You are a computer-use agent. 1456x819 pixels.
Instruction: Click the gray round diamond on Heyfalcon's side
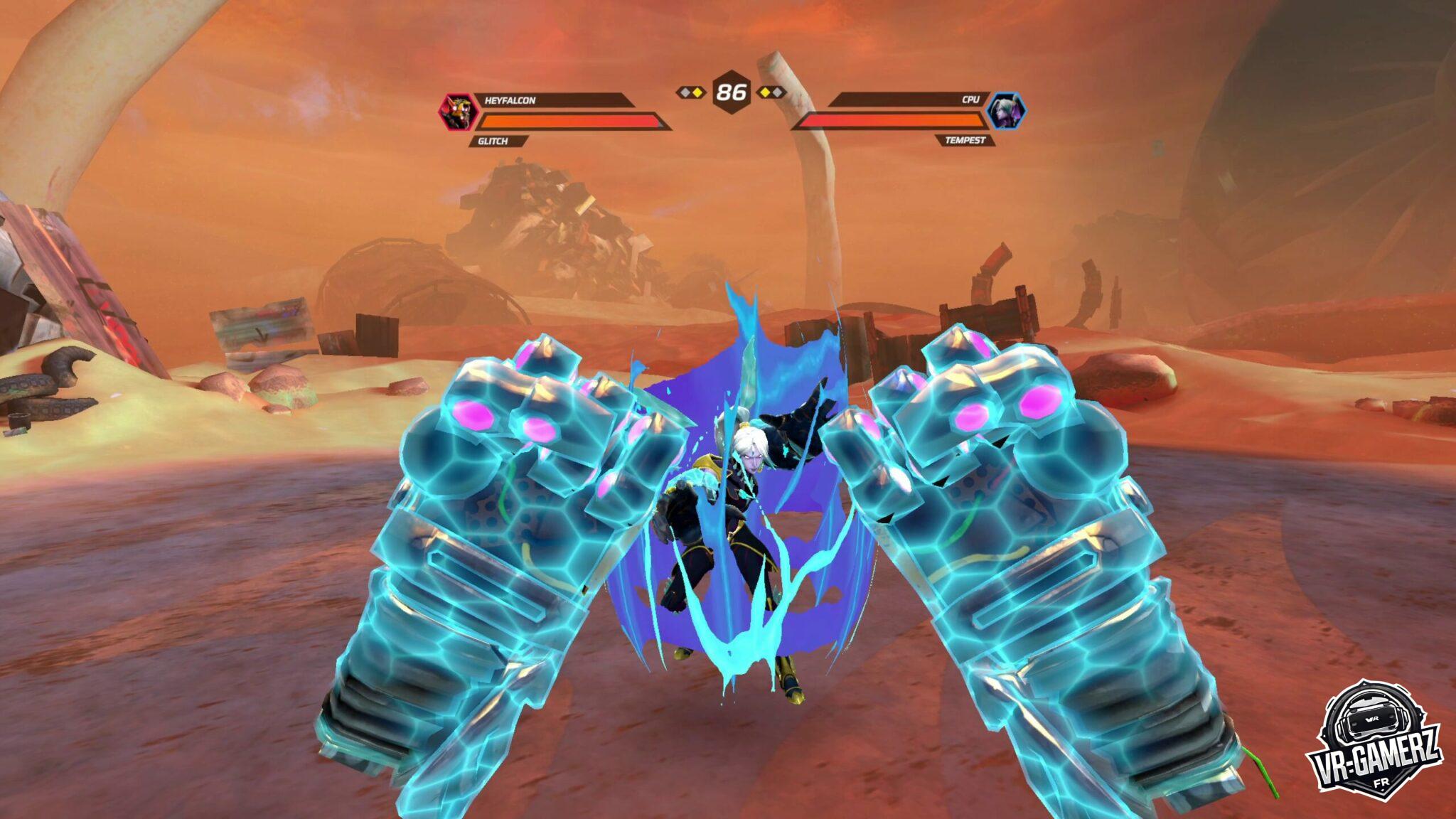pos(685,92)
